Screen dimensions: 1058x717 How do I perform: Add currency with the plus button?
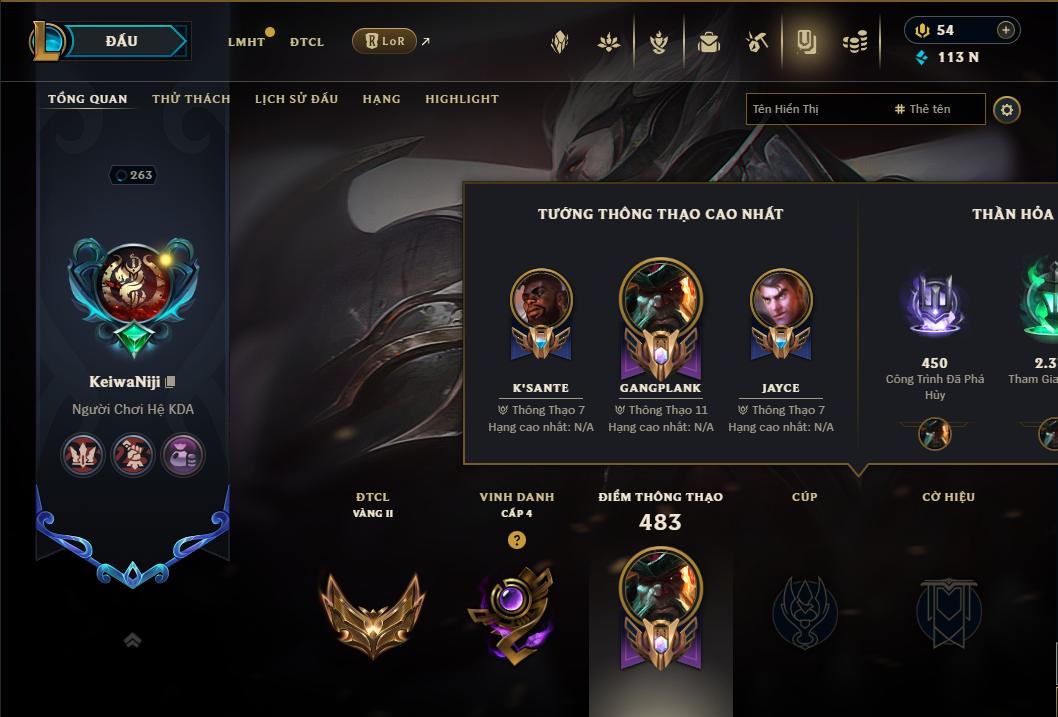click(x=1006, y=30)
